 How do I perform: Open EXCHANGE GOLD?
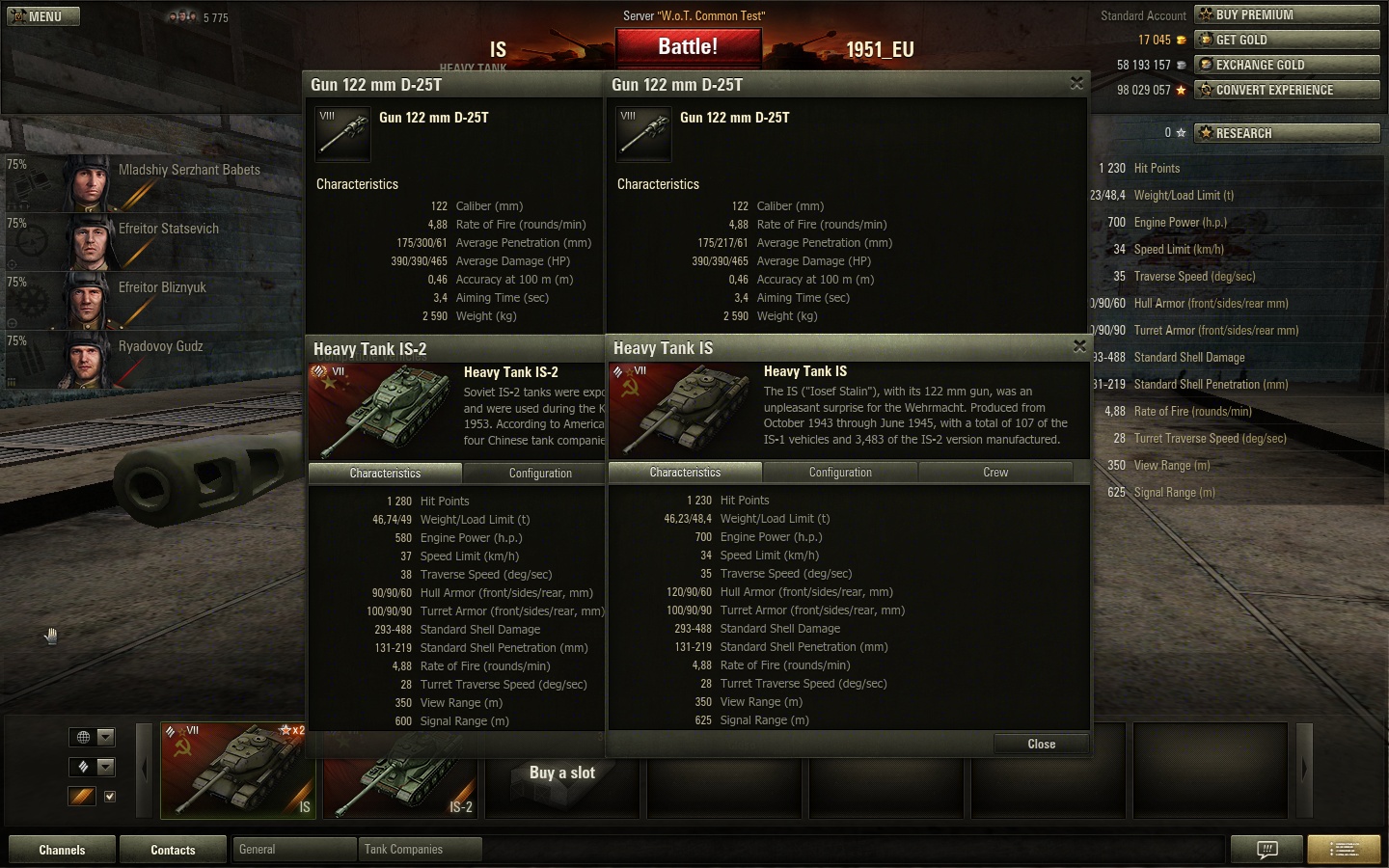1287,65
